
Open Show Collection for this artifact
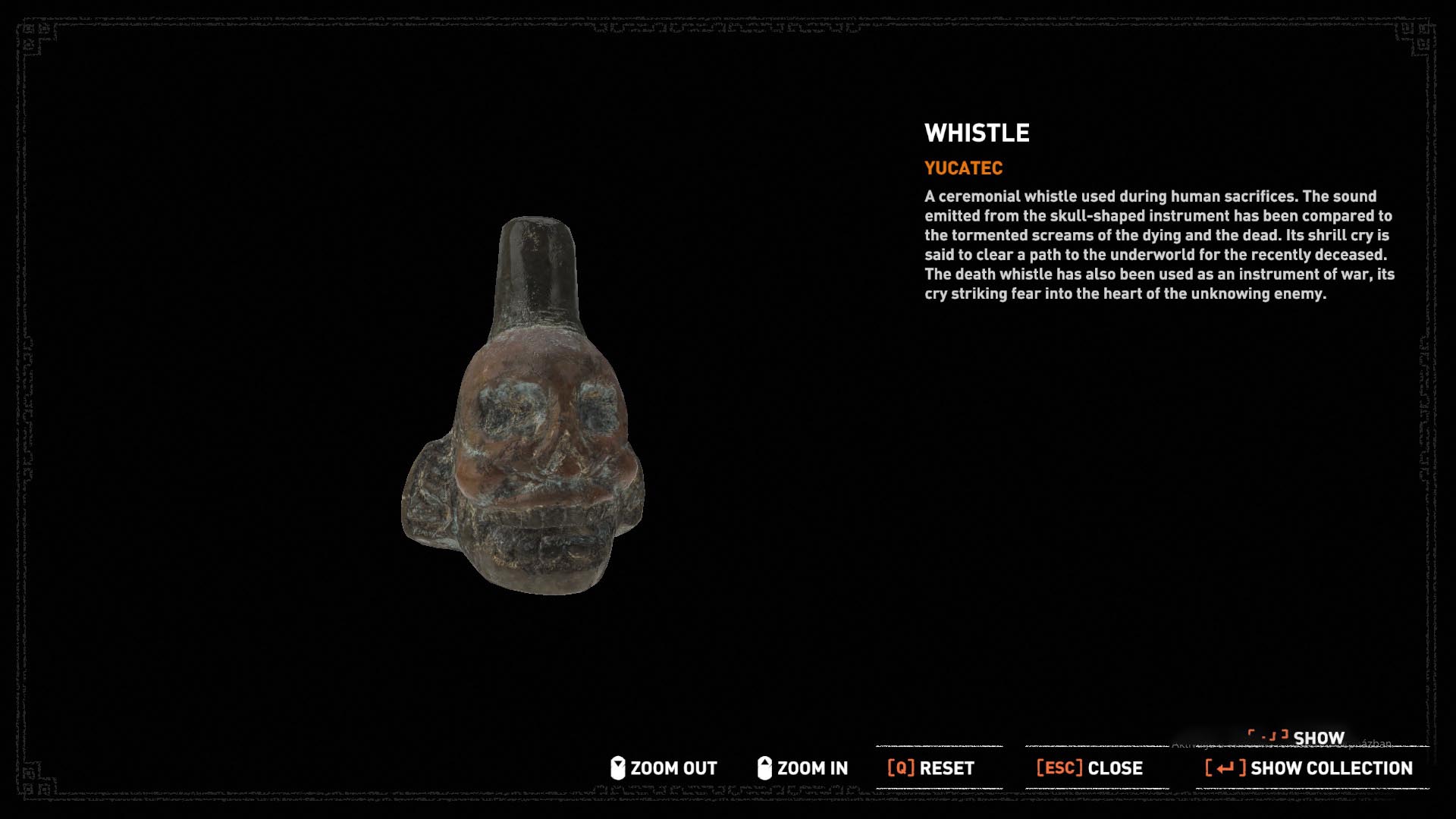pyautogui.click(x=1310, y=768)
